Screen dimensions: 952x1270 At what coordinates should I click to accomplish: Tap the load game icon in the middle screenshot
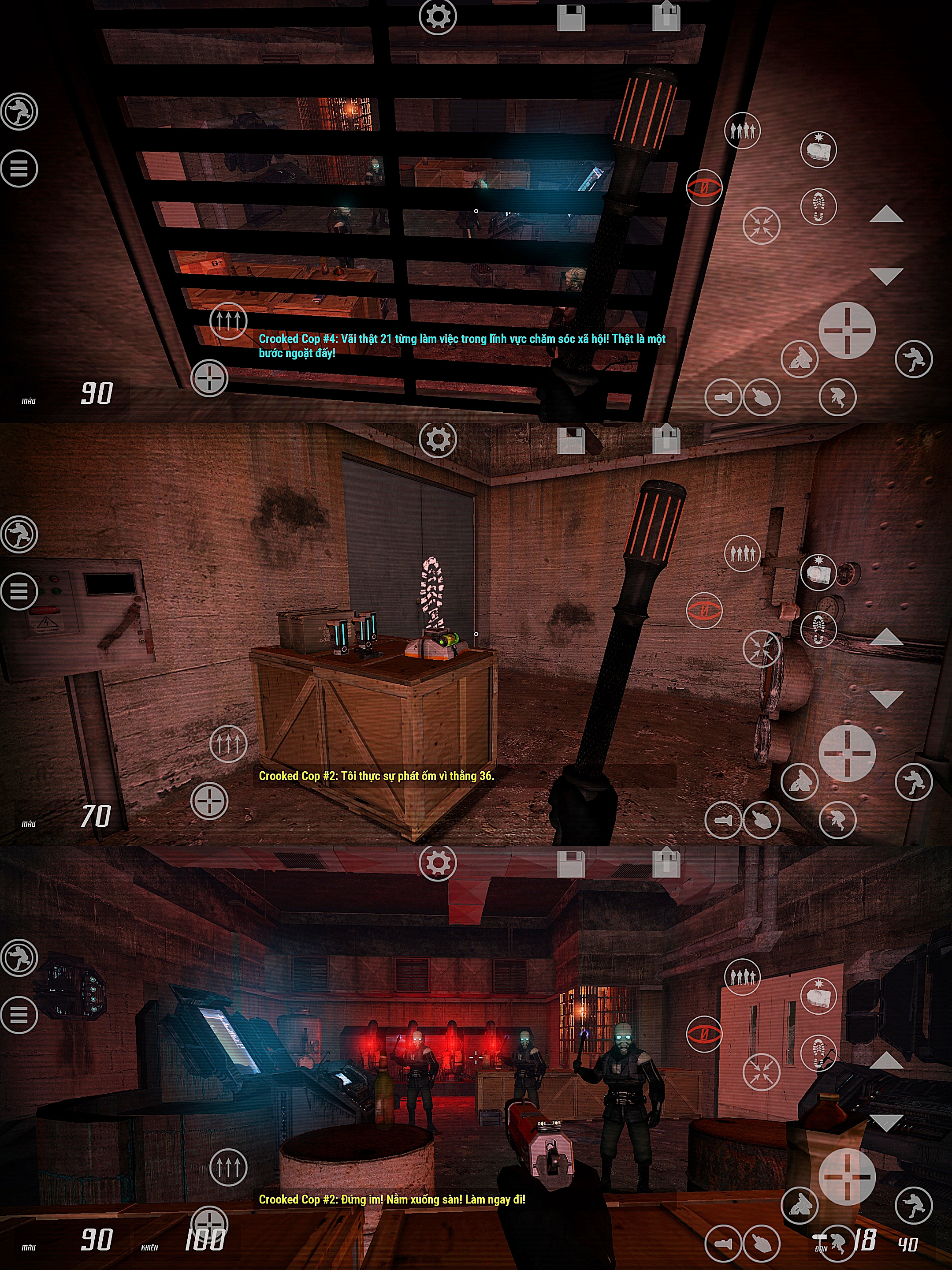[666, 439]
